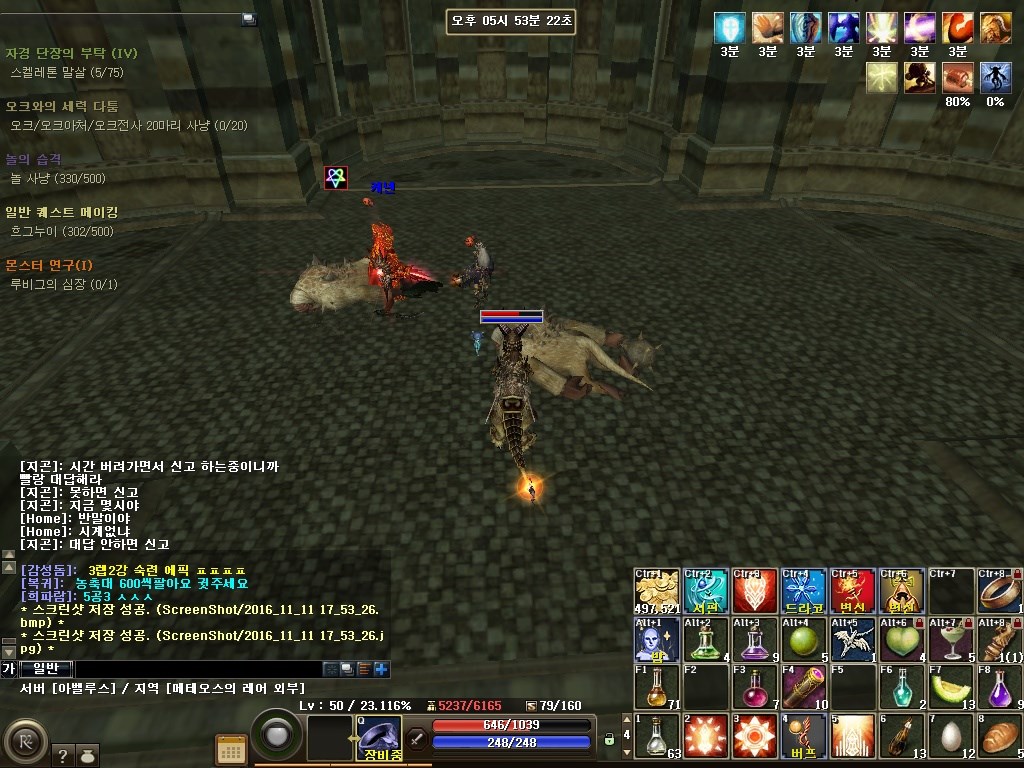Open the calendar icon
Image resolution: width=1024 pixels, height=768 pixels.
click(231, 749)
